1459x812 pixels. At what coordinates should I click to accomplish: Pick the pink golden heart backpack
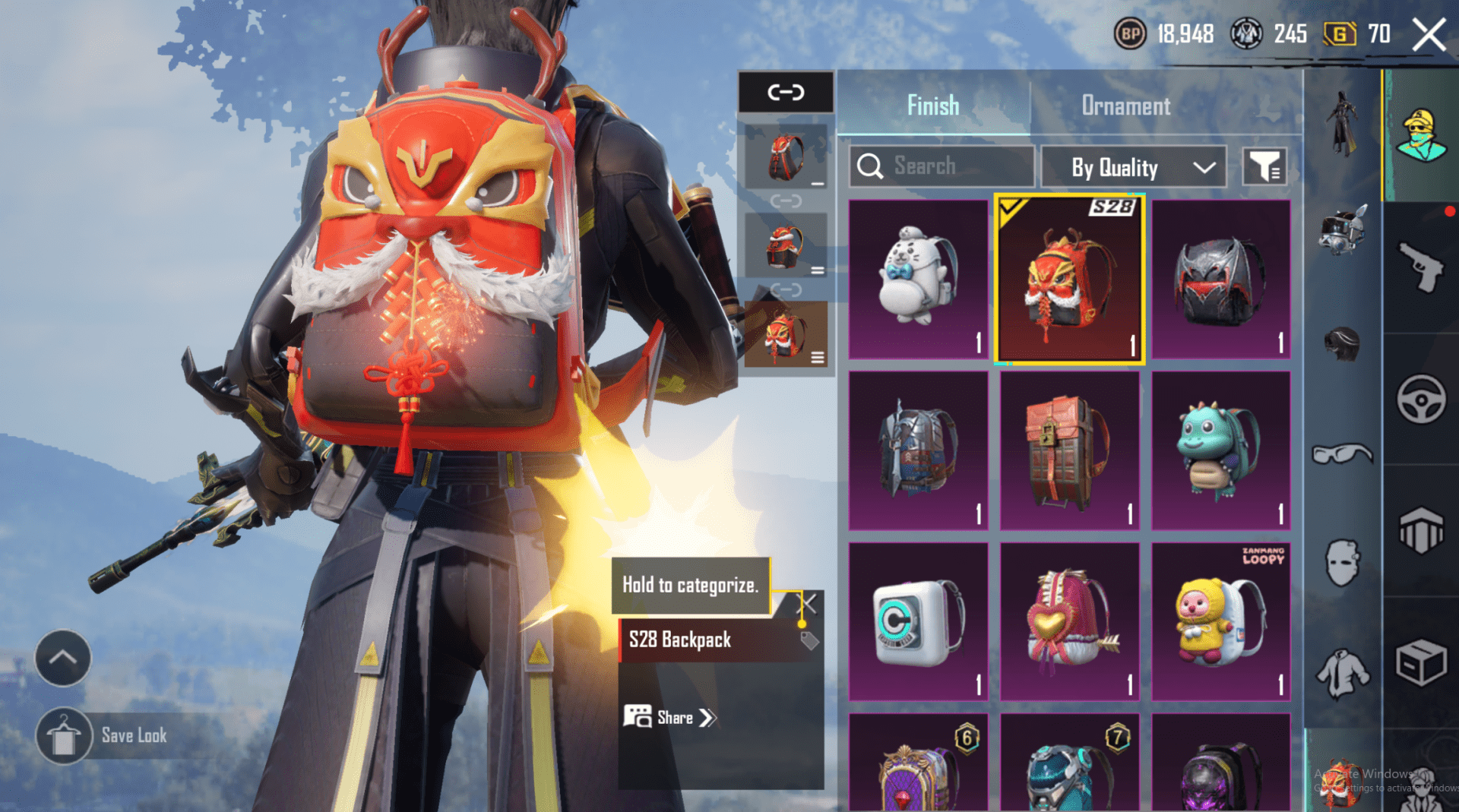pyautogui.click(x=1069, y=621)
